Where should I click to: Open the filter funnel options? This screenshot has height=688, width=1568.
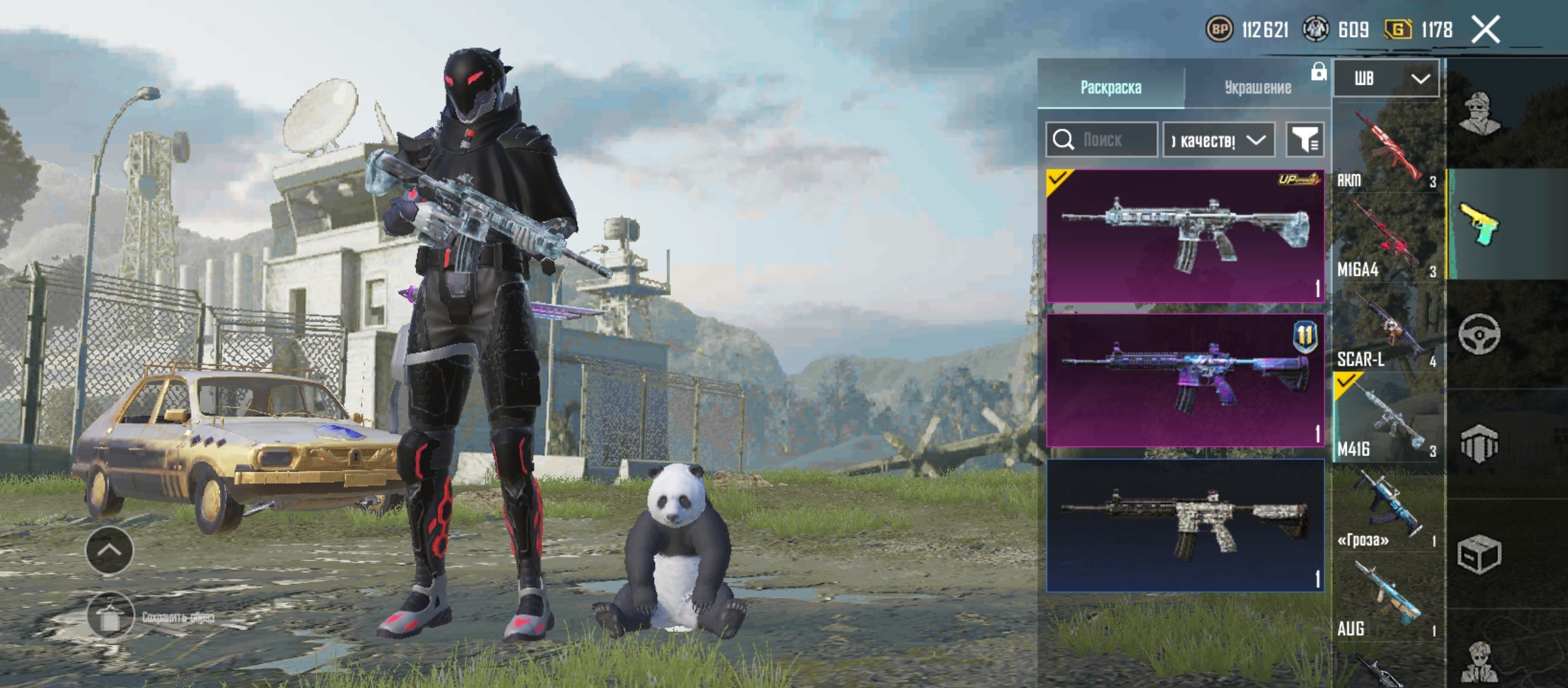1305,140
